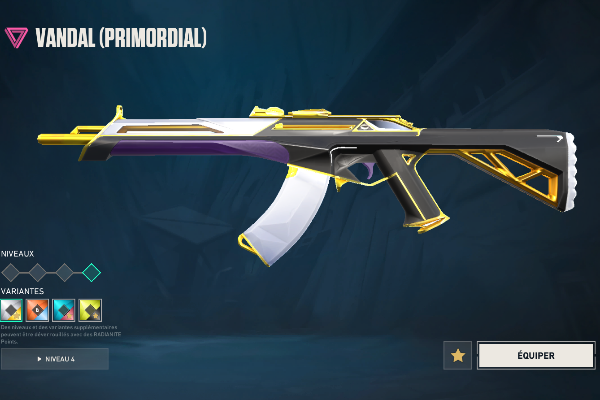Image resolution: width=600 pixels, height=400 pixels.
Task: Choose the white and gold variant
Action: [x=11, y=310]
